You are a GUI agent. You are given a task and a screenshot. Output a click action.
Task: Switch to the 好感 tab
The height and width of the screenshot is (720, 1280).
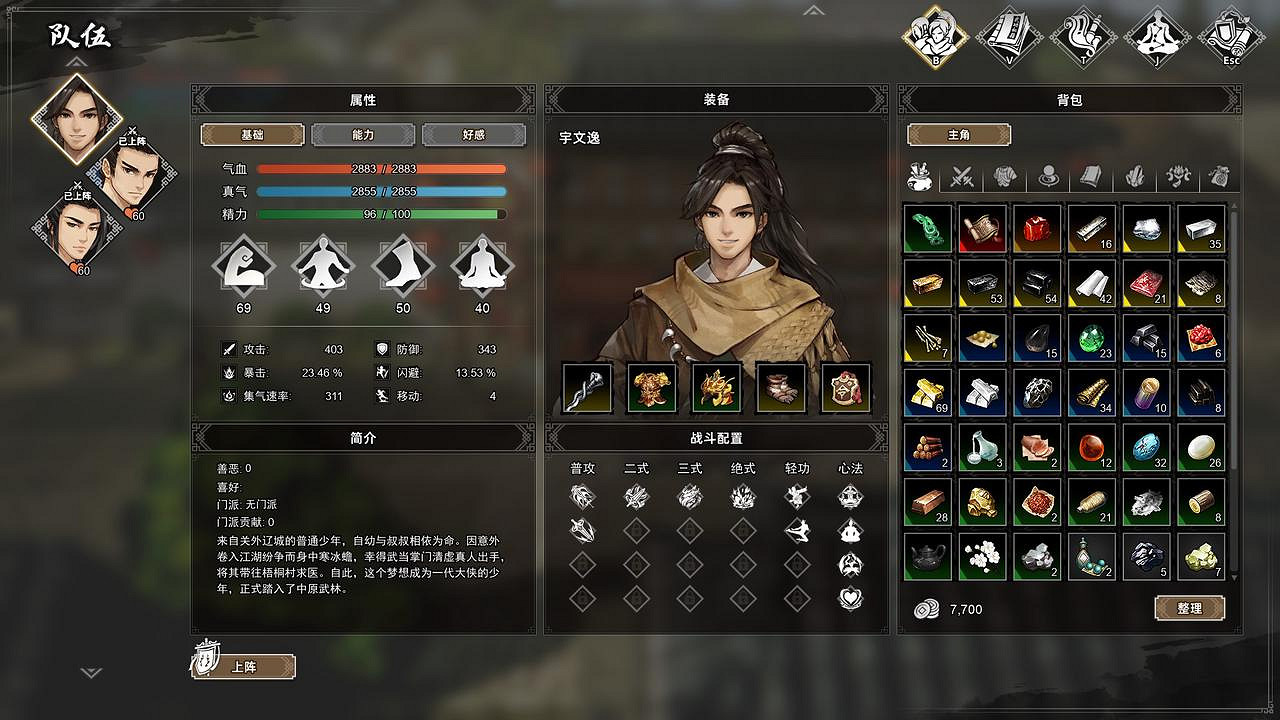coord(474,134)
